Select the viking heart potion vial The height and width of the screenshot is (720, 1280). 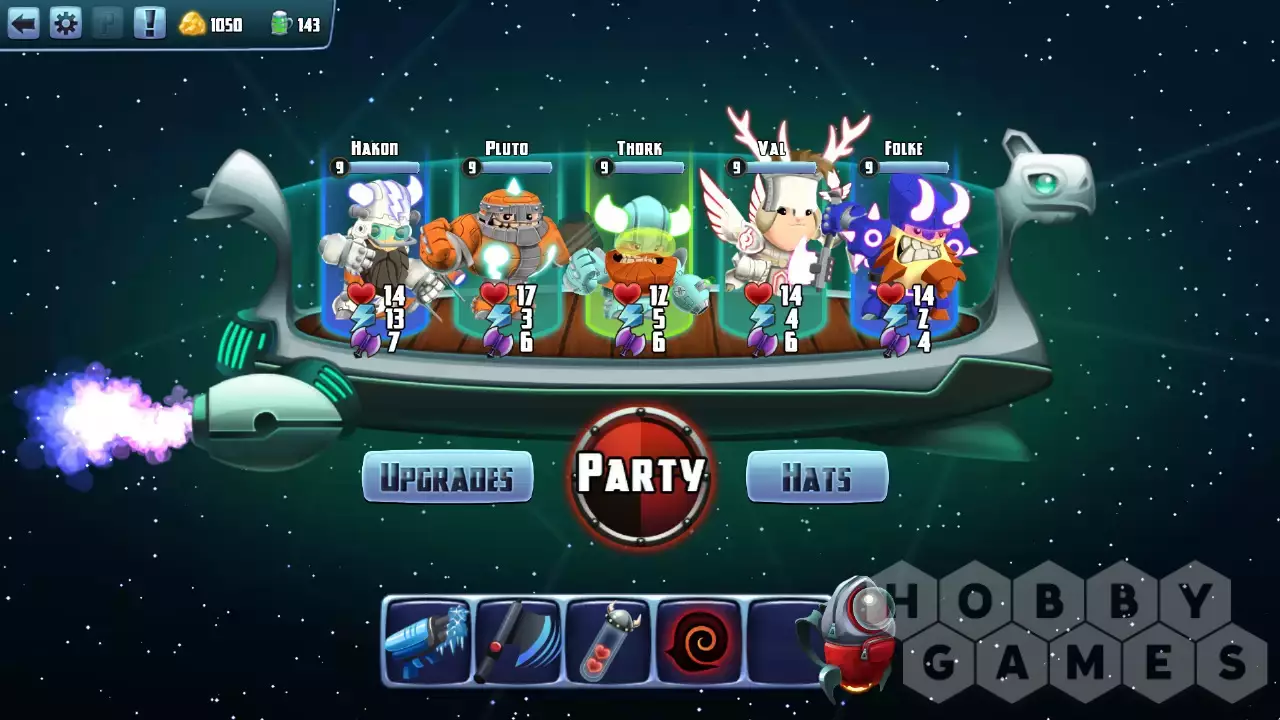tap(608, 641)
